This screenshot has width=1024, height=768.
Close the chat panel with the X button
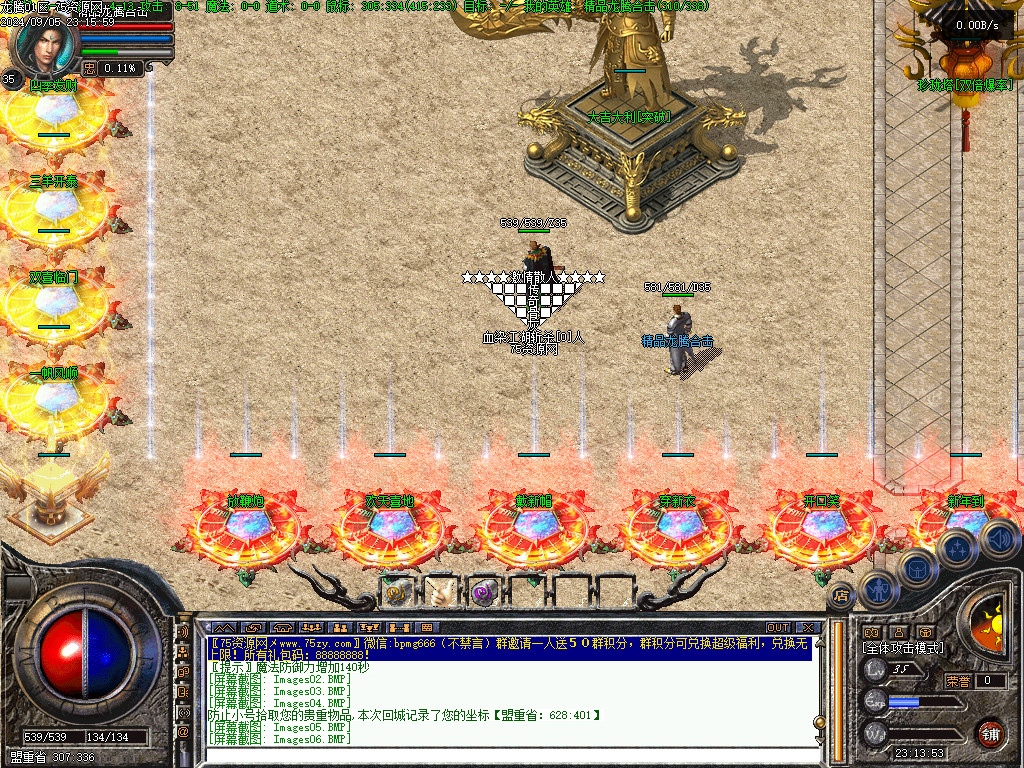click(x=807, y=628)
